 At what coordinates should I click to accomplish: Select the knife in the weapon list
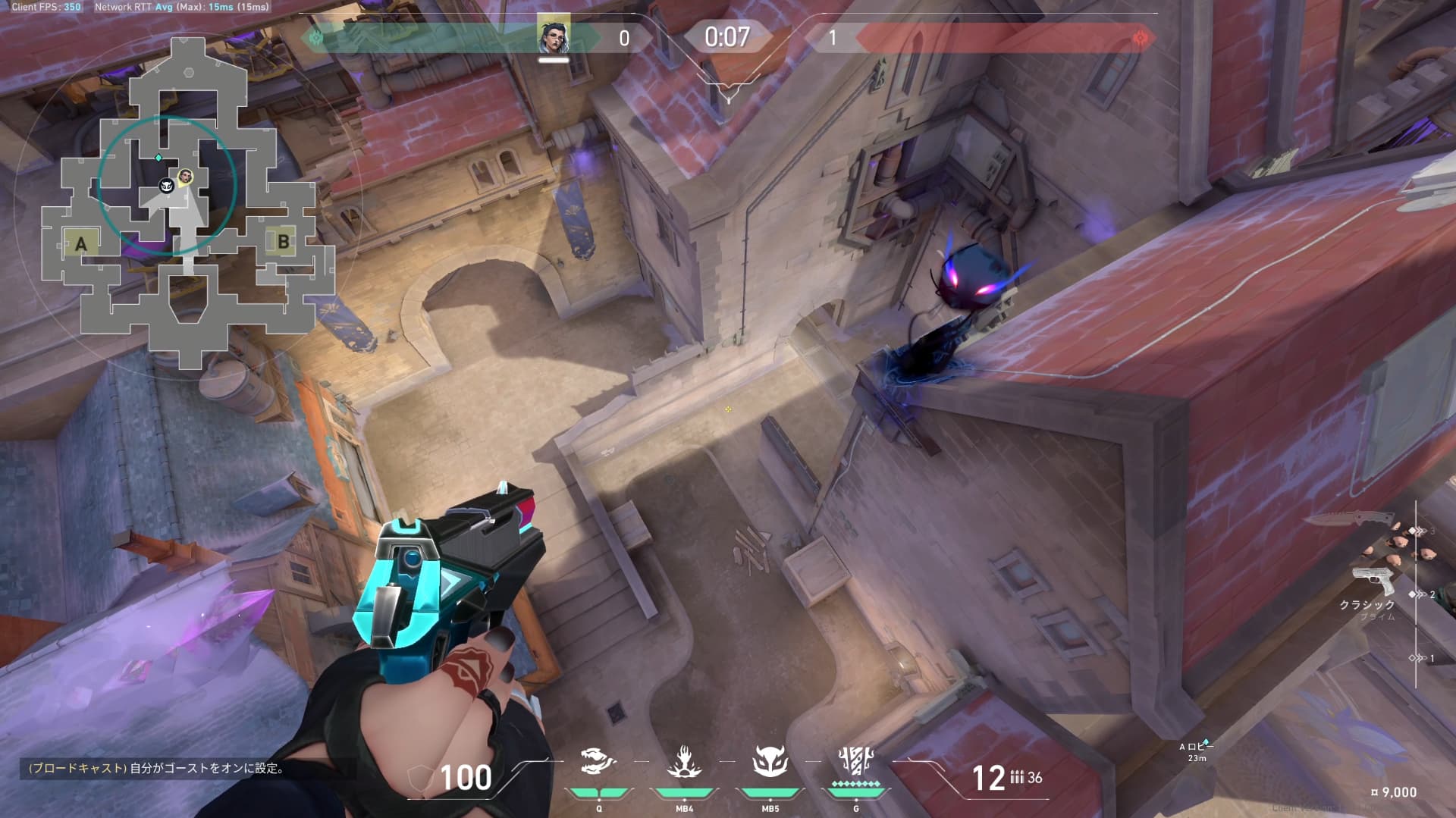point(1351,519)
